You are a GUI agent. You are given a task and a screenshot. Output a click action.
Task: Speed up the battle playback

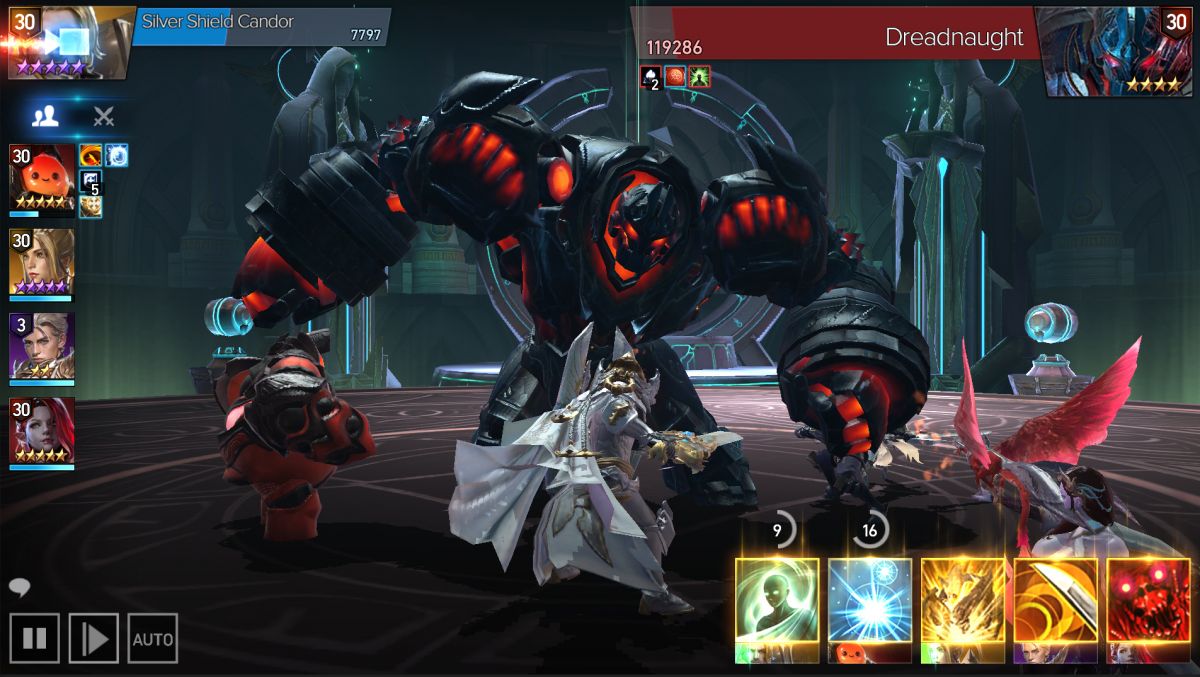pos(94,638)
